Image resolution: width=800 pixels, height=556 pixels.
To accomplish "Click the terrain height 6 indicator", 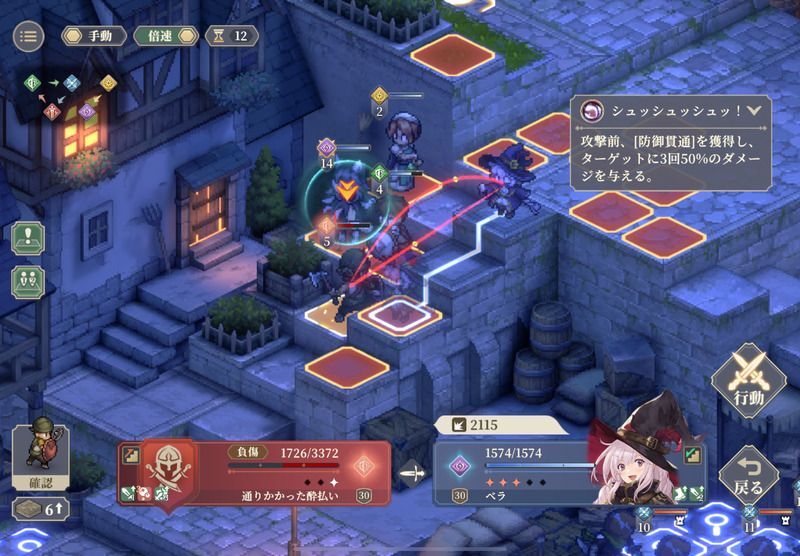I will [x=38, y=509].
